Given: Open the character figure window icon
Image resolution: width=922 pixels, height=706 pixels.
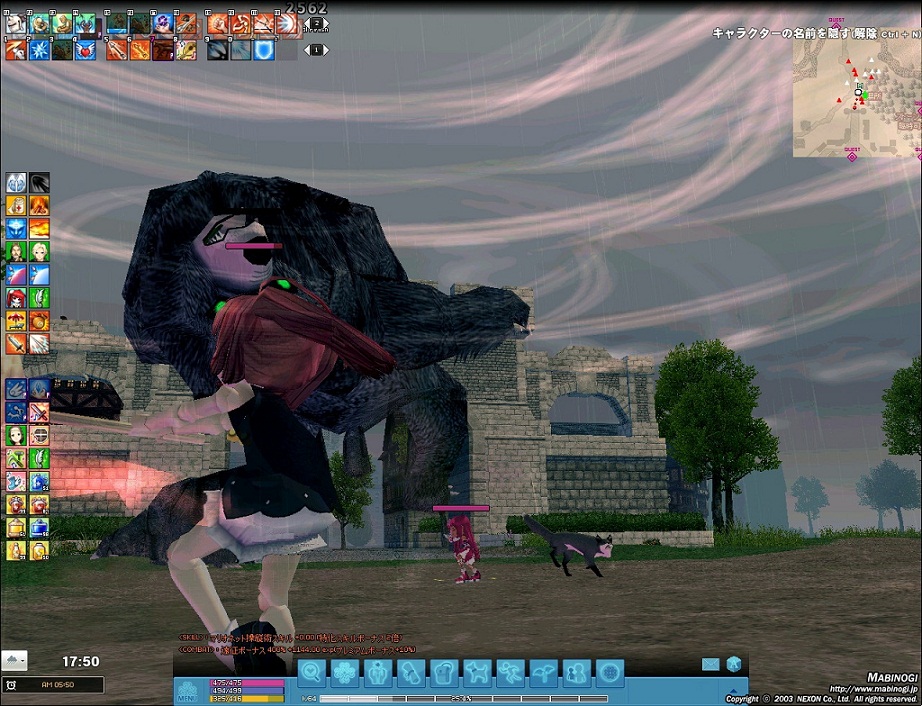Looking at the screenshot, I should pyautogui.click(x=378, y=673).
